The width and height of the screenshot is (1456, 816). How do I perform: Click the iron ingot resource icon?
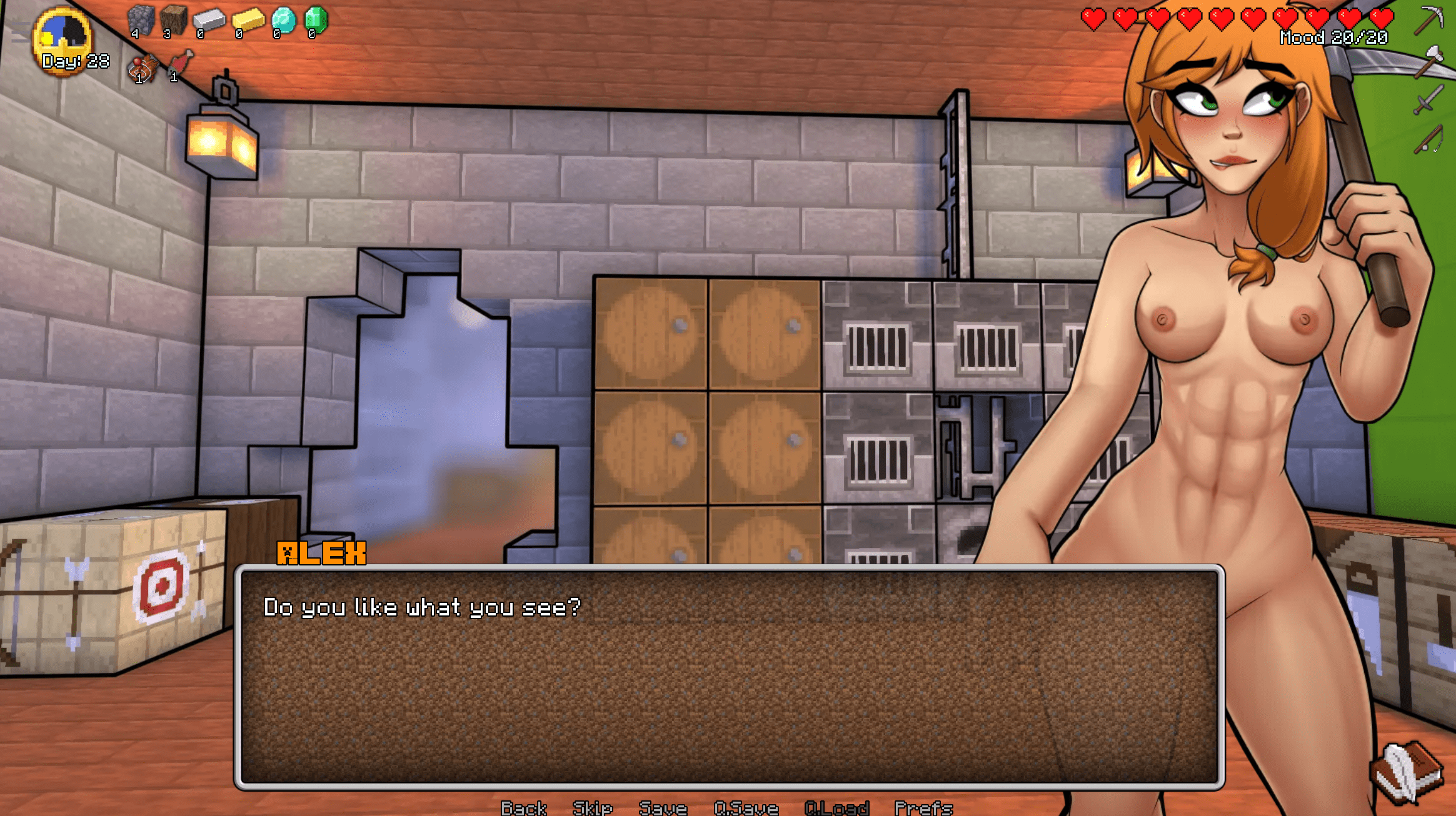(209, 20)
